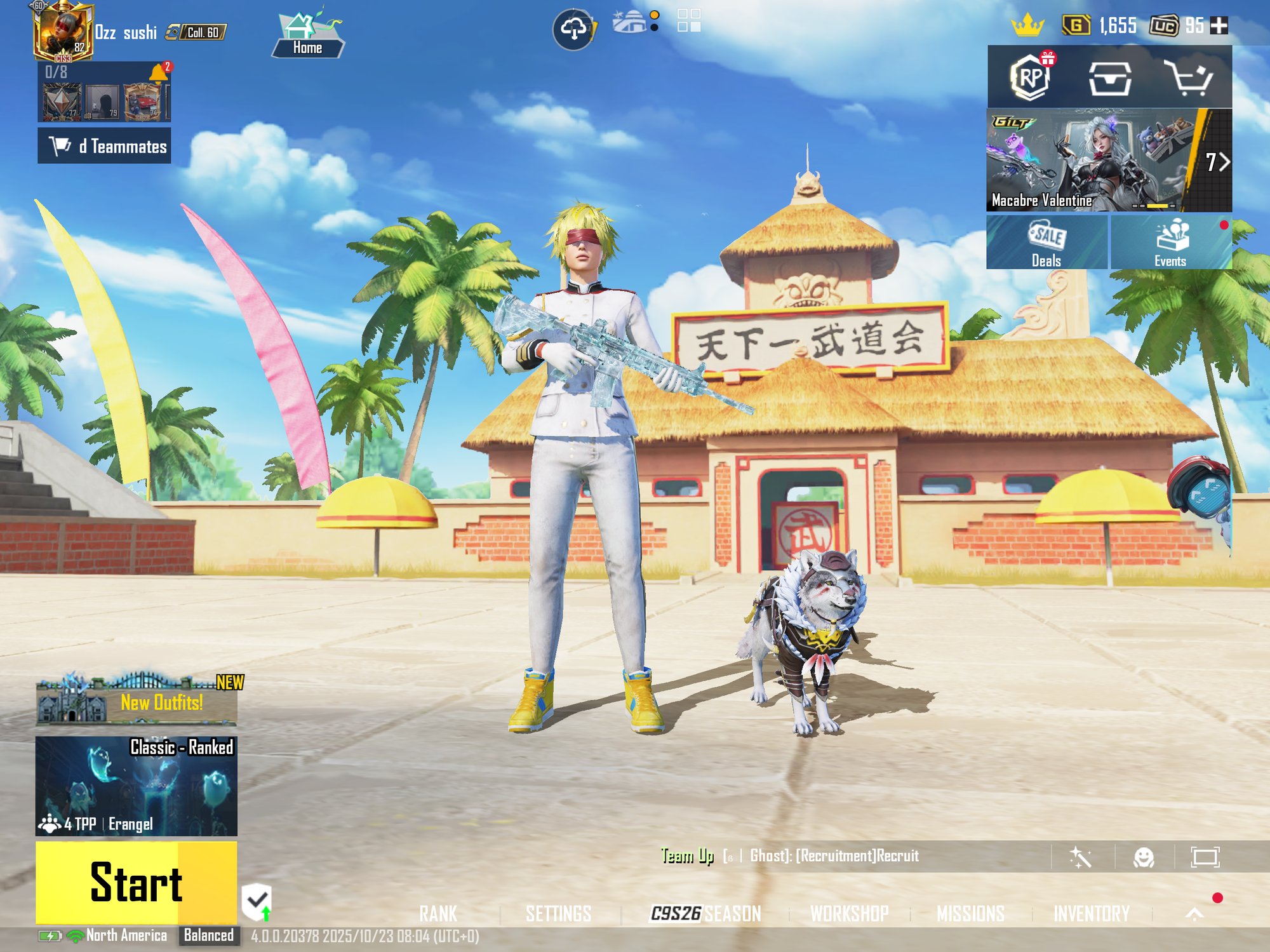Image resolution: width=1270 pixels, height=952 pixels.
Task: Click the cloud download icon
Action: coord(573,29)
